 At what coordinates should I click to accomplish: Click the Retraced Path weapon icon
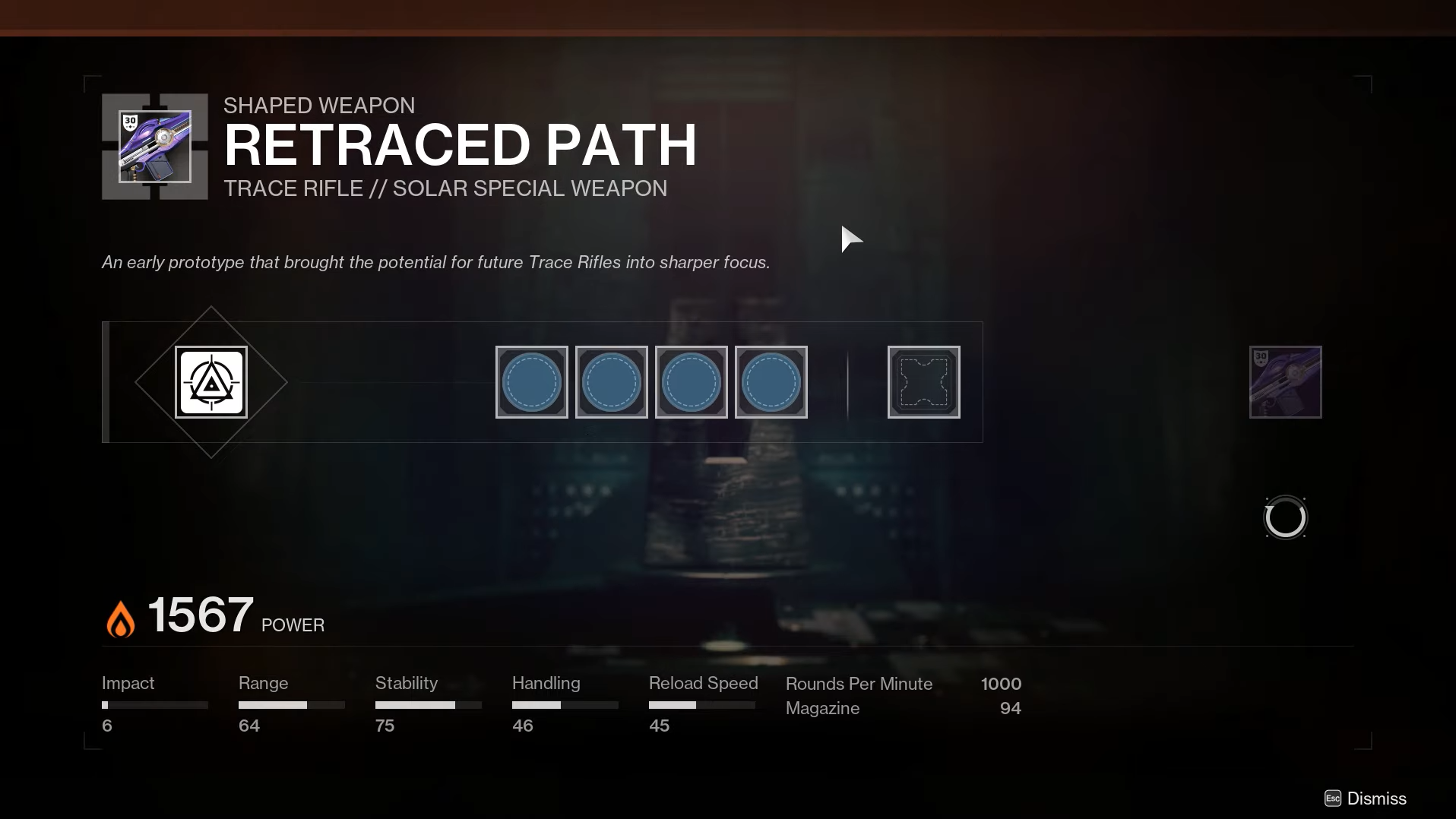[154, 146]
